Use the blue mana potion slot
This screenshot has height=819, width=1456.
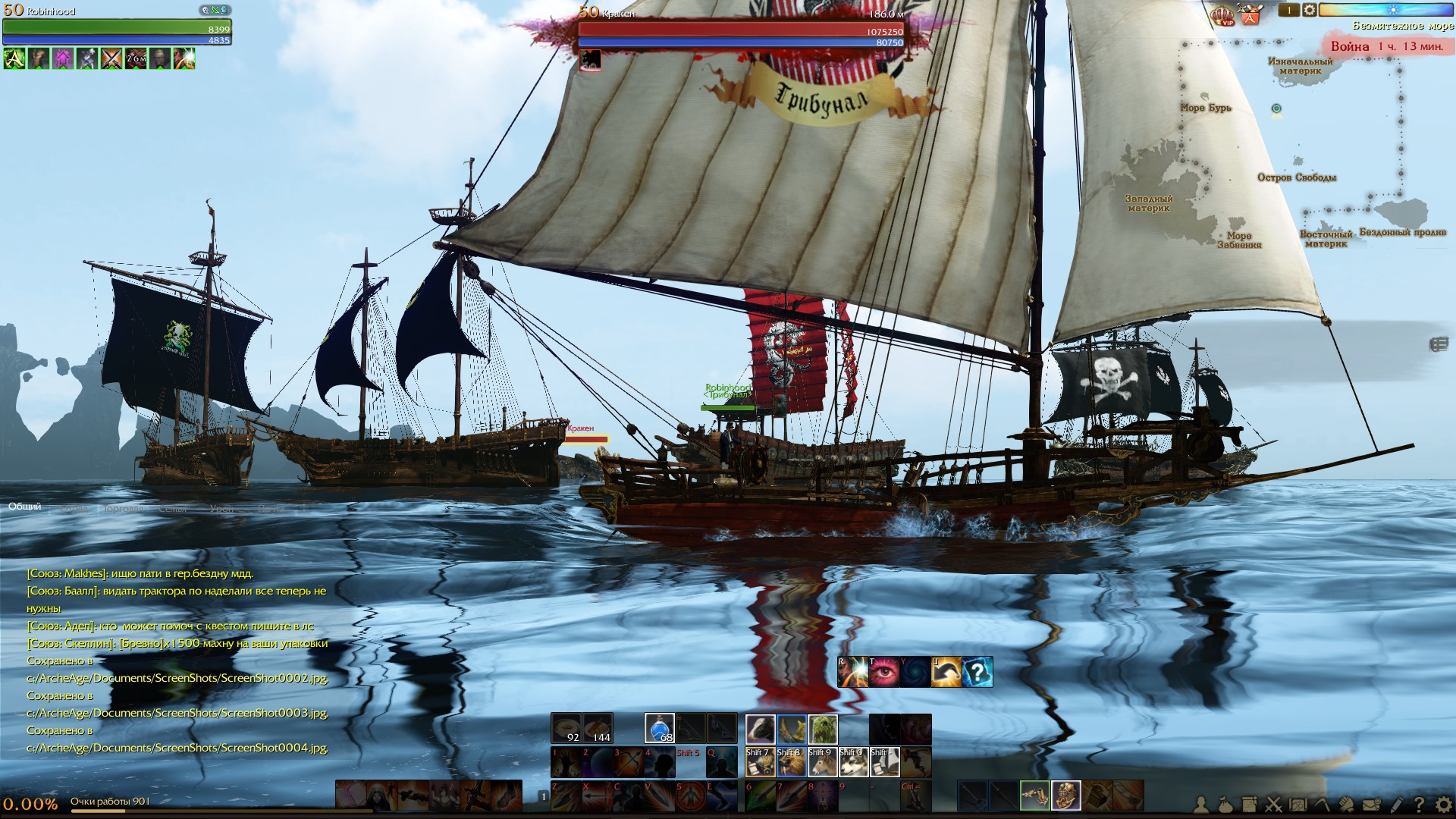tap(659, 729)
